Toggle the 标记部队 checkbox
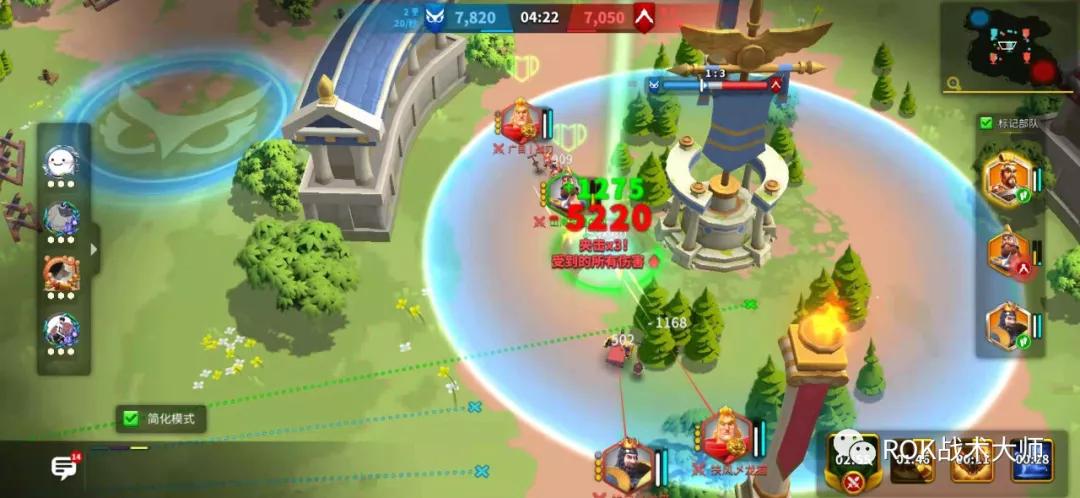This screenshot has height=498, width=1080. click(x=986, y=123)
